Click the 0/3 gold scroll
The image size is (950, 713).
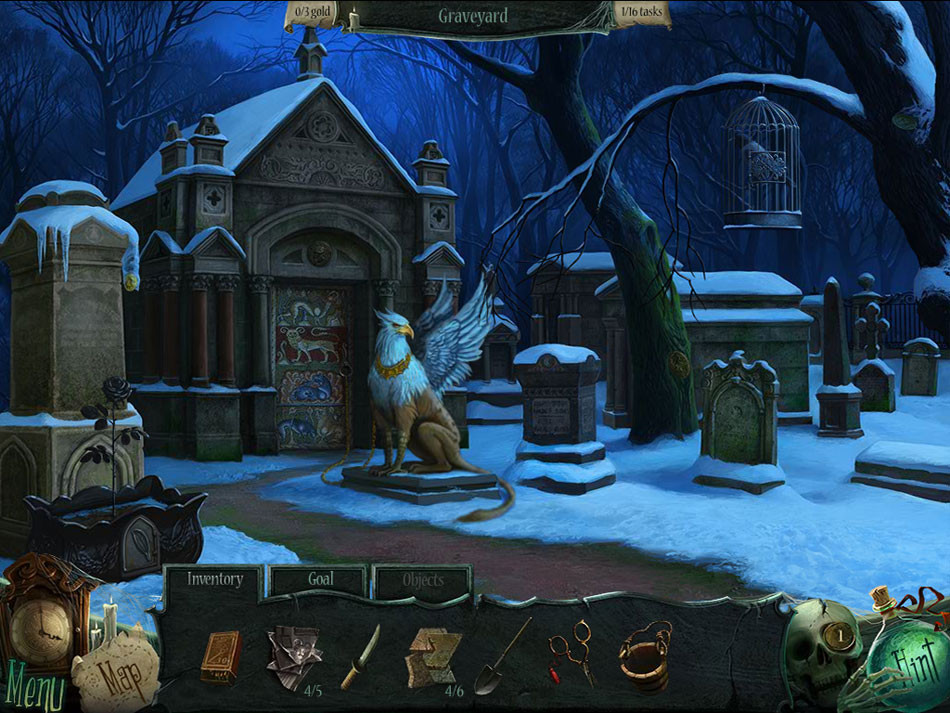312,13
